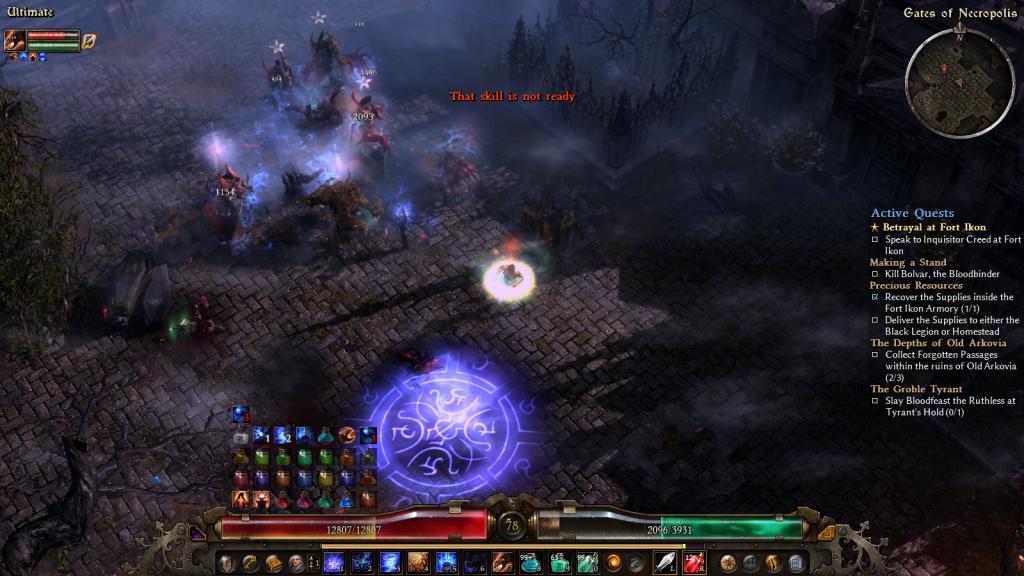Click the scroll icon button at hotbar's end
Screen dimensions: 1024x576
[796, 563]
